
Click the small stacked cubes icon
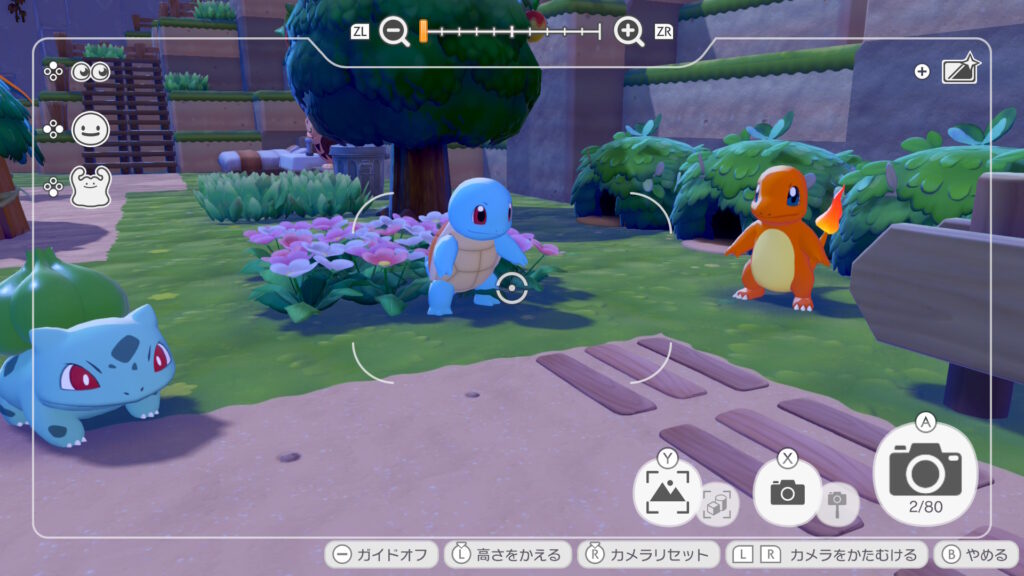tap(718, 505)
